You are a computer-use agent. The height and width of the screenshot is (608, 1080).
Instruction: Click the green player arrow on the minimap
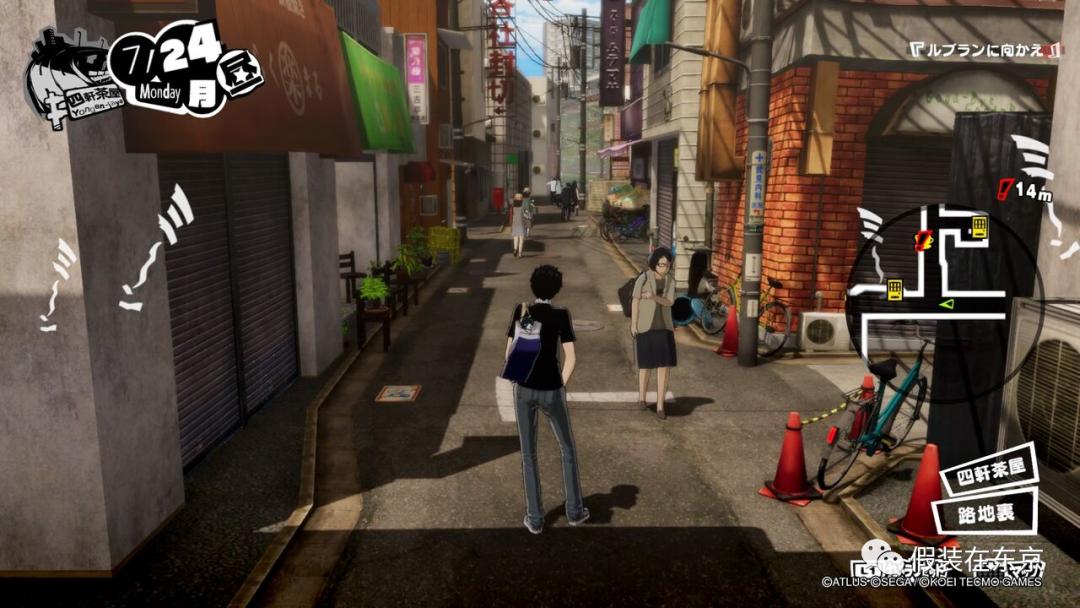[x=946, y=303]
